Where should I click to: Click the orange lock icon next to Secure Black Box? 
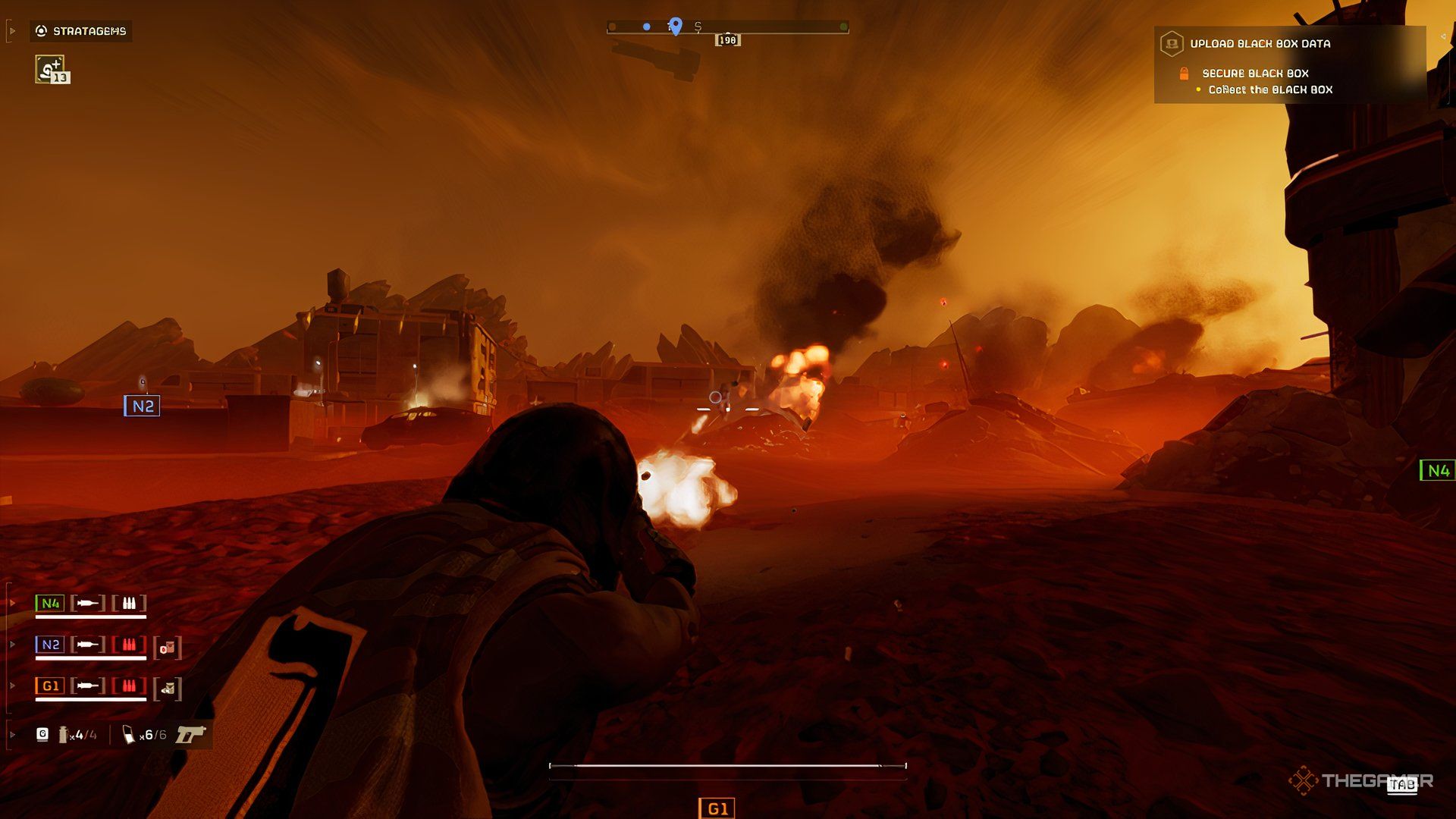[1185, 74]
